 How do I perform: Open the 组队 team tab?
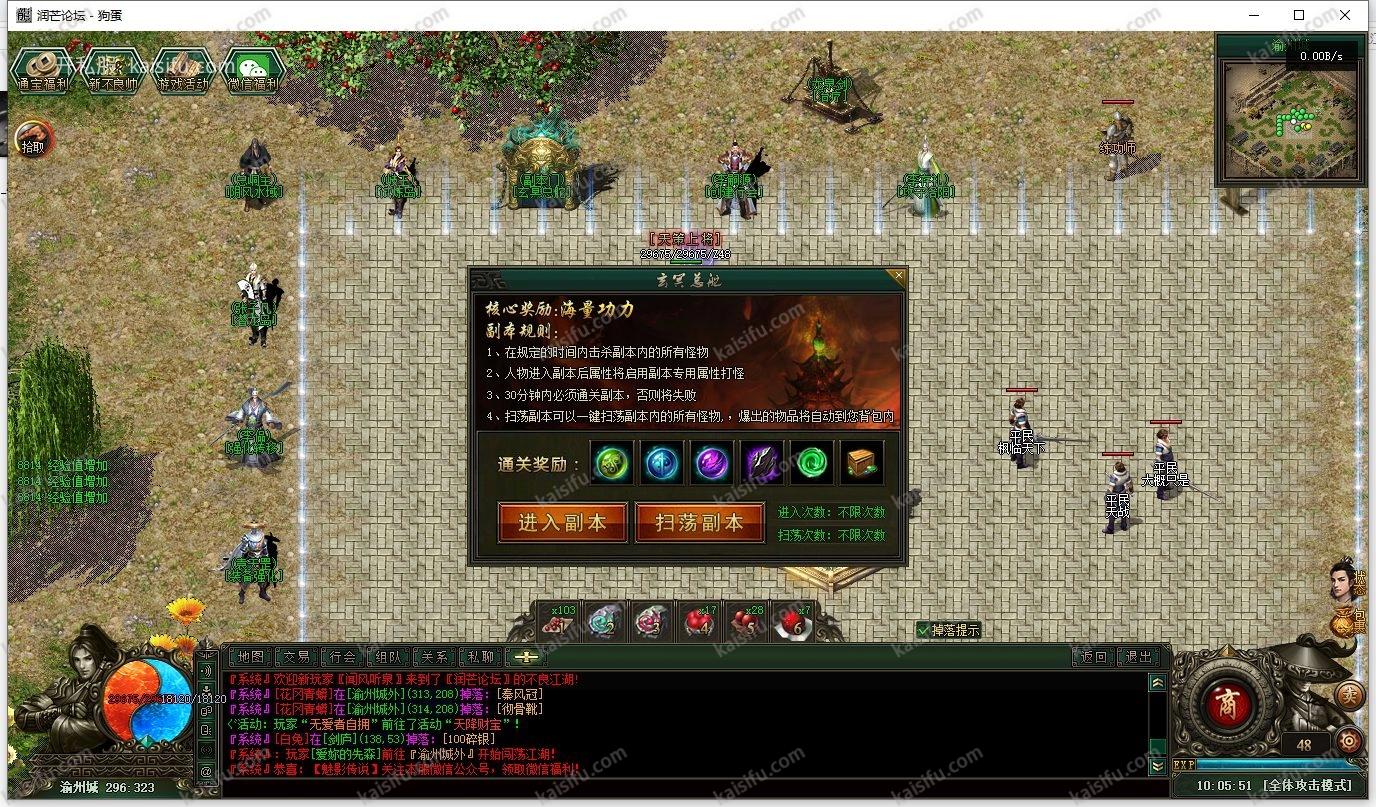coord(389,657)
